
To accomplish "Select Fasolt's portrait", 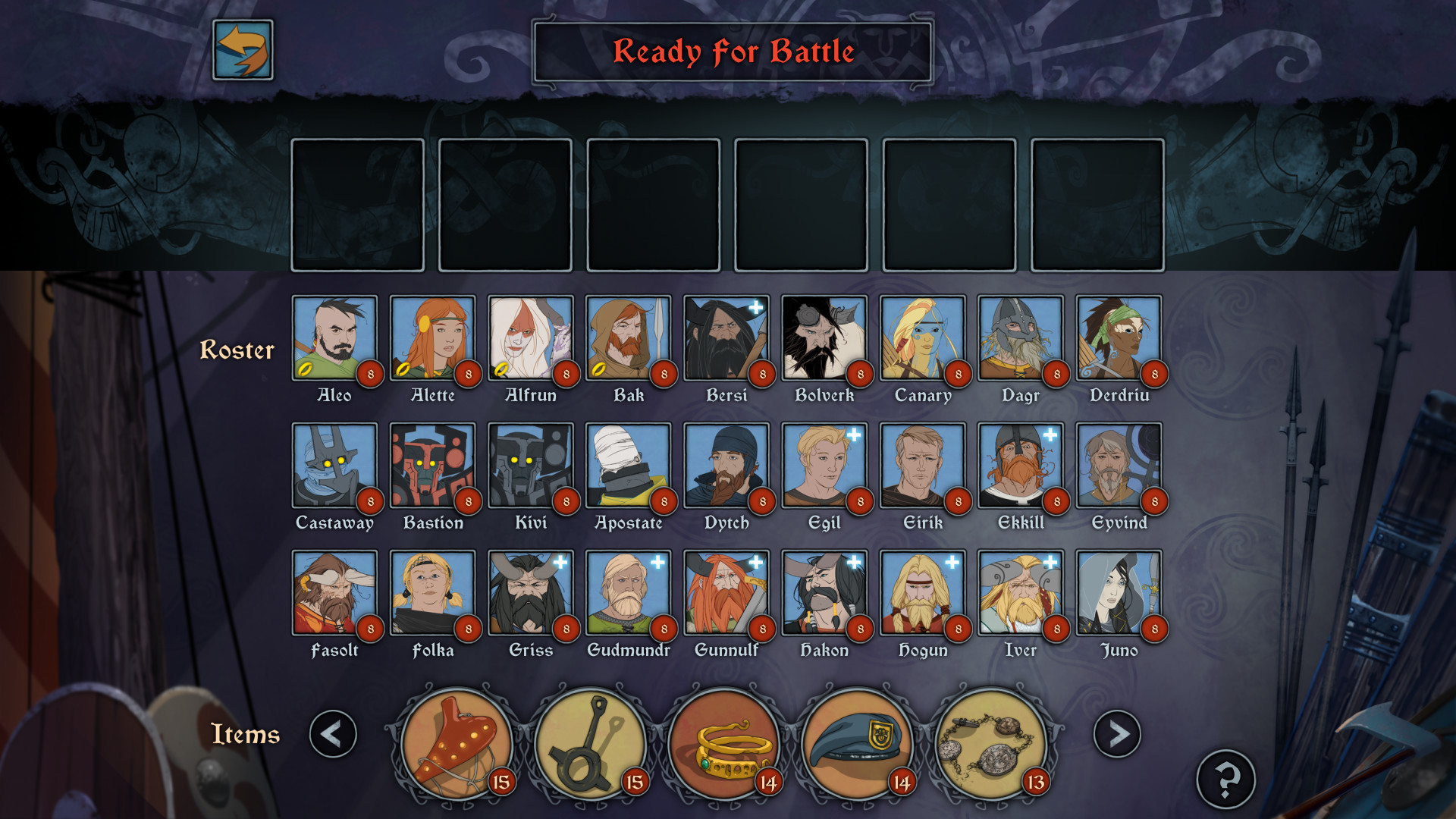I will 334,592.
